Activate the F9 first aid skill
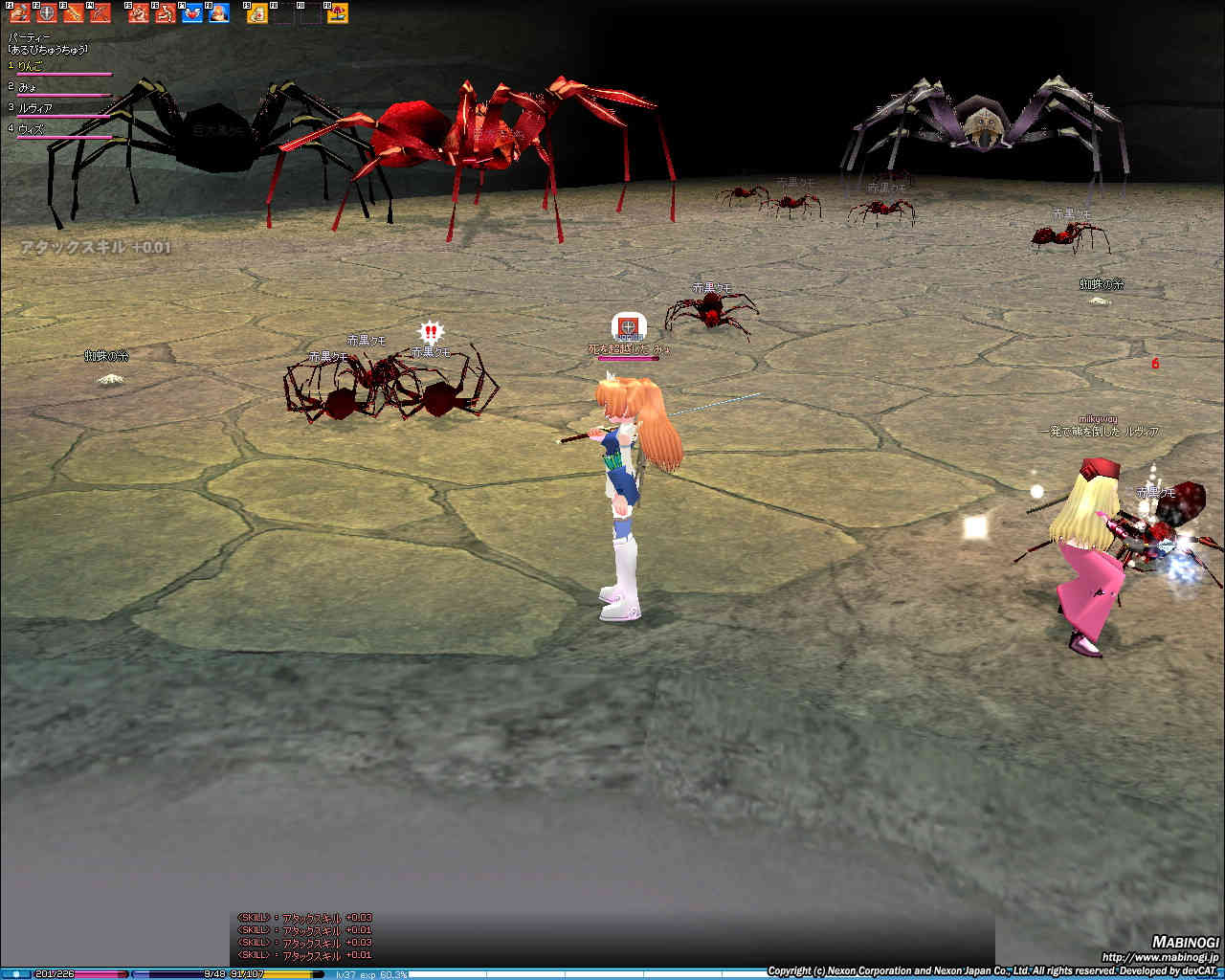This screenshot has width=1225, height=980. [257, 13]
